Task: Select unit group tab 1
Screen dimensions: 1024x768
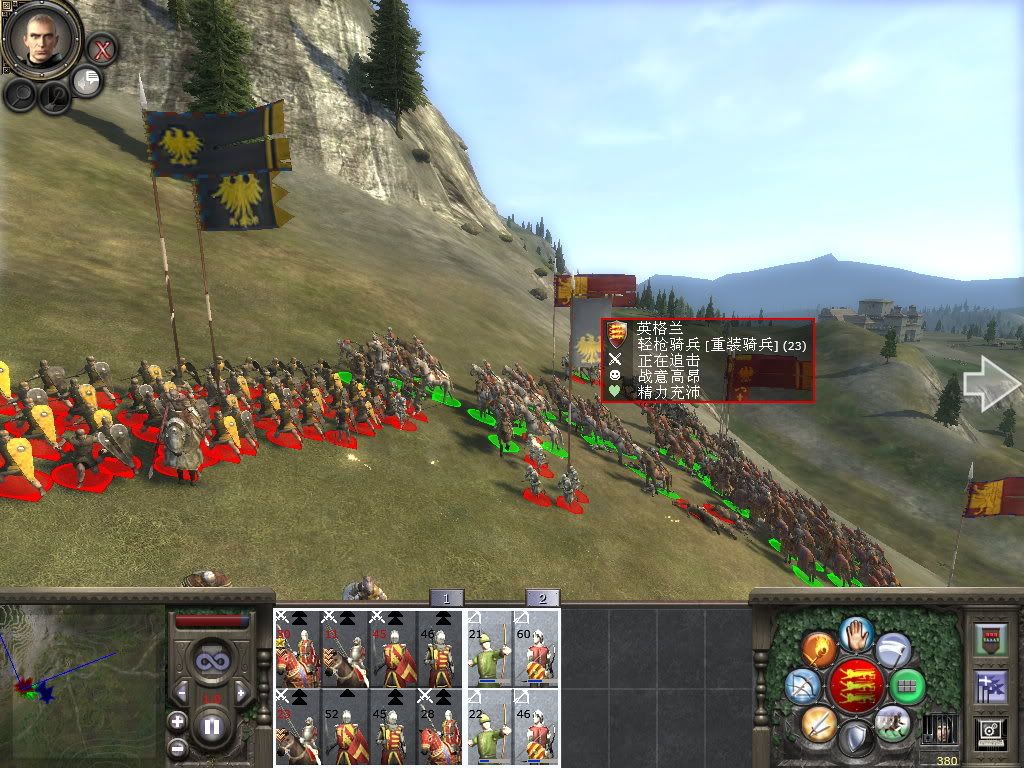Action: coord(446,598)
